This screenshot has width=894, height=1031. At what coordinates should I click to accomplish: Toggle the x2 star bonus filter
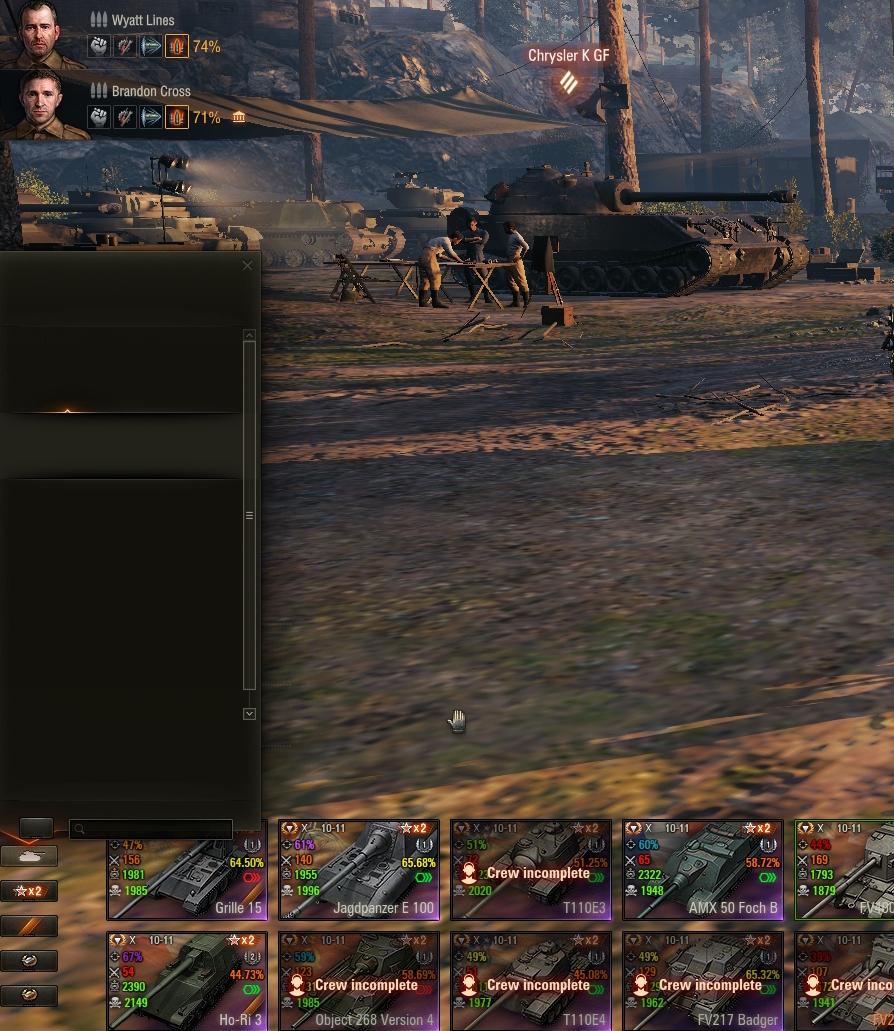coord(29,891)
